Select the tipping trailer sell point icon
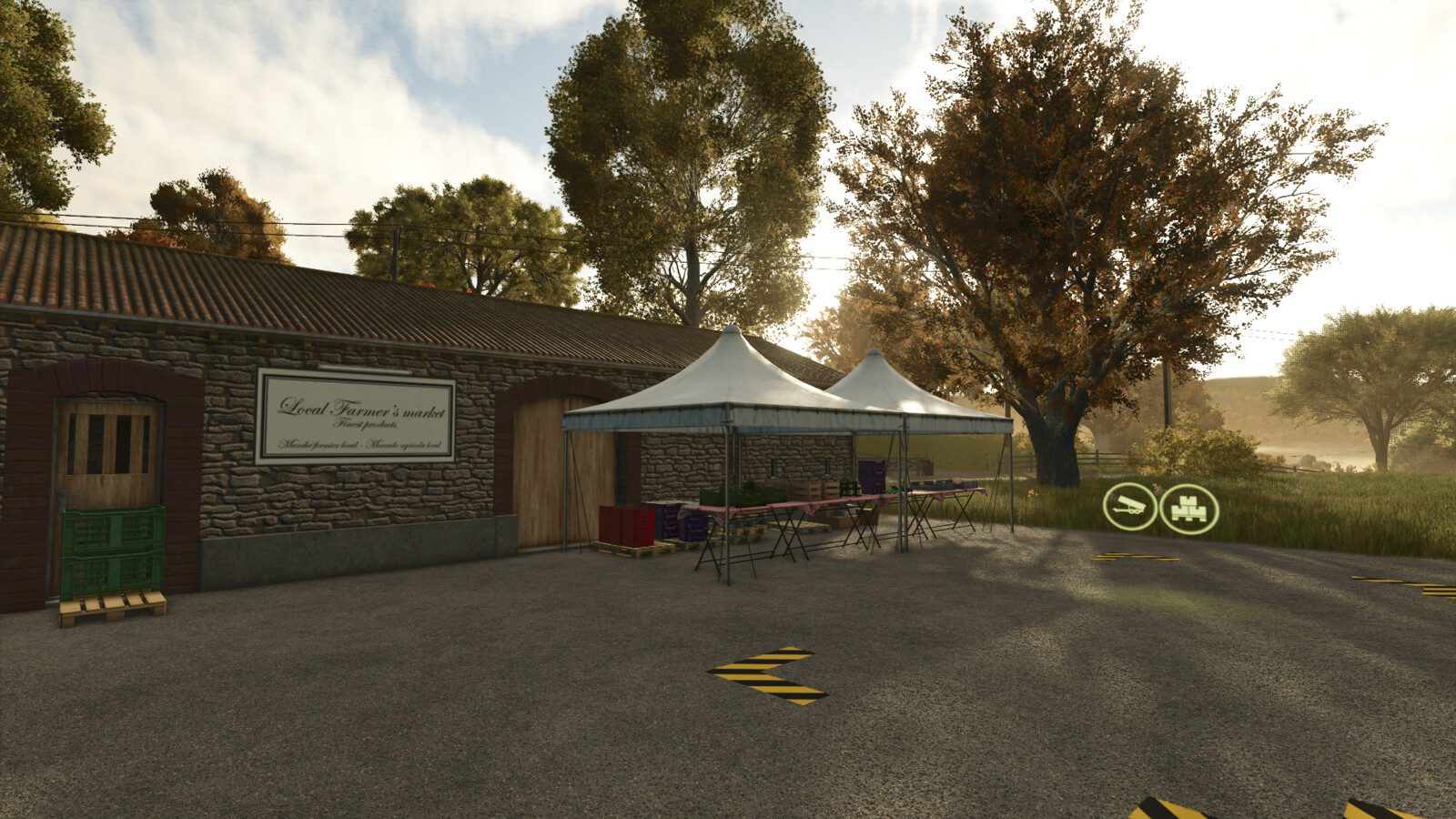The image size is (1456, 819). 1130,508
